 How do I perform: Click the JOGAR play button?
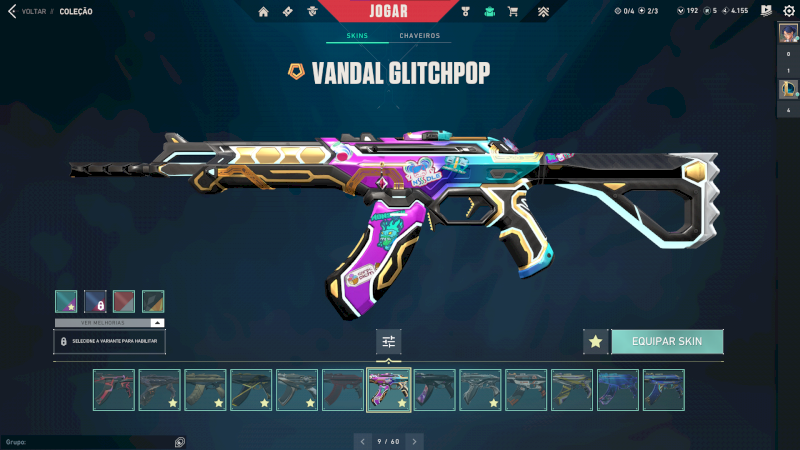coord(387,11)
